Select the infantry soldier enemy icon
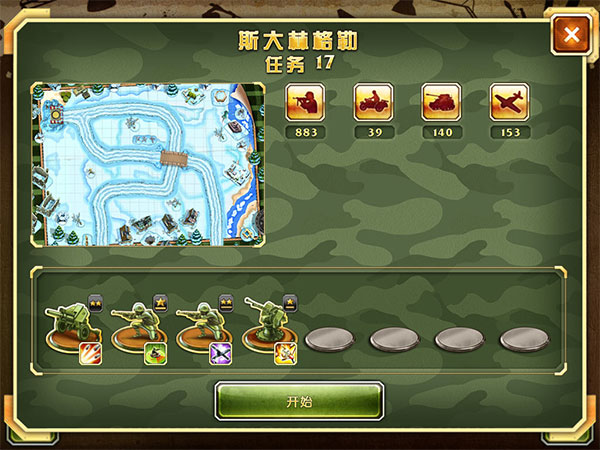This screenshot has height=450, width=600. 305,102
